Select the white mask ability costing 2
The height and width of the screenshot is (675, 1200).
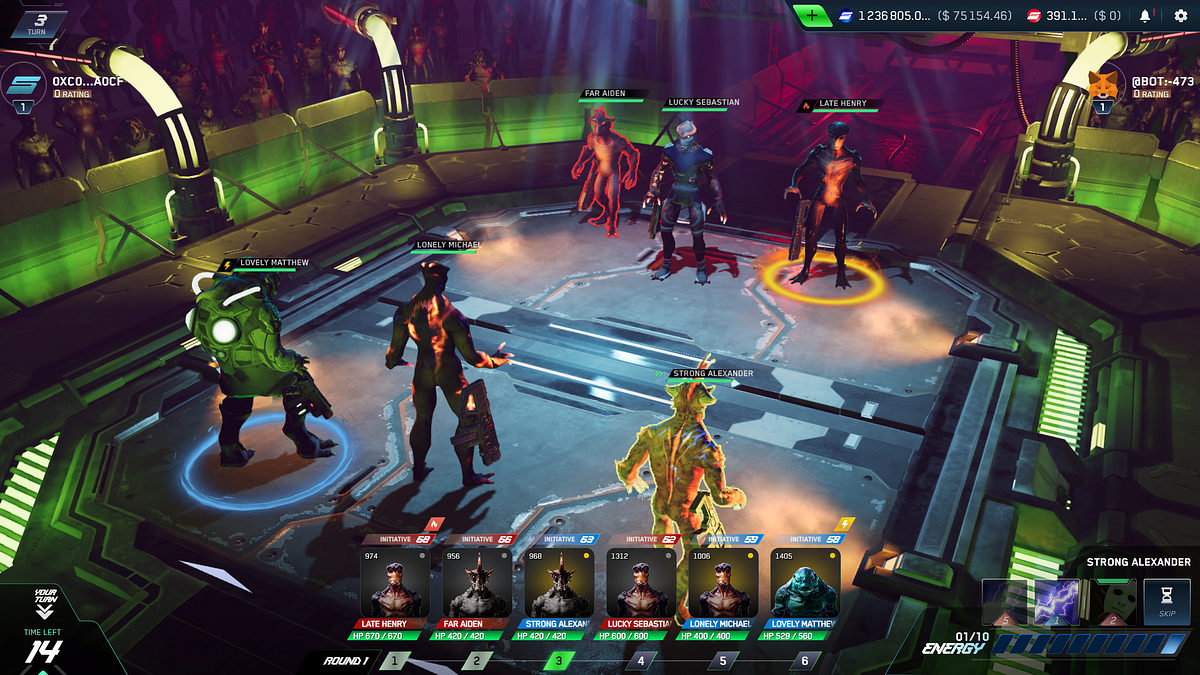1111,603
